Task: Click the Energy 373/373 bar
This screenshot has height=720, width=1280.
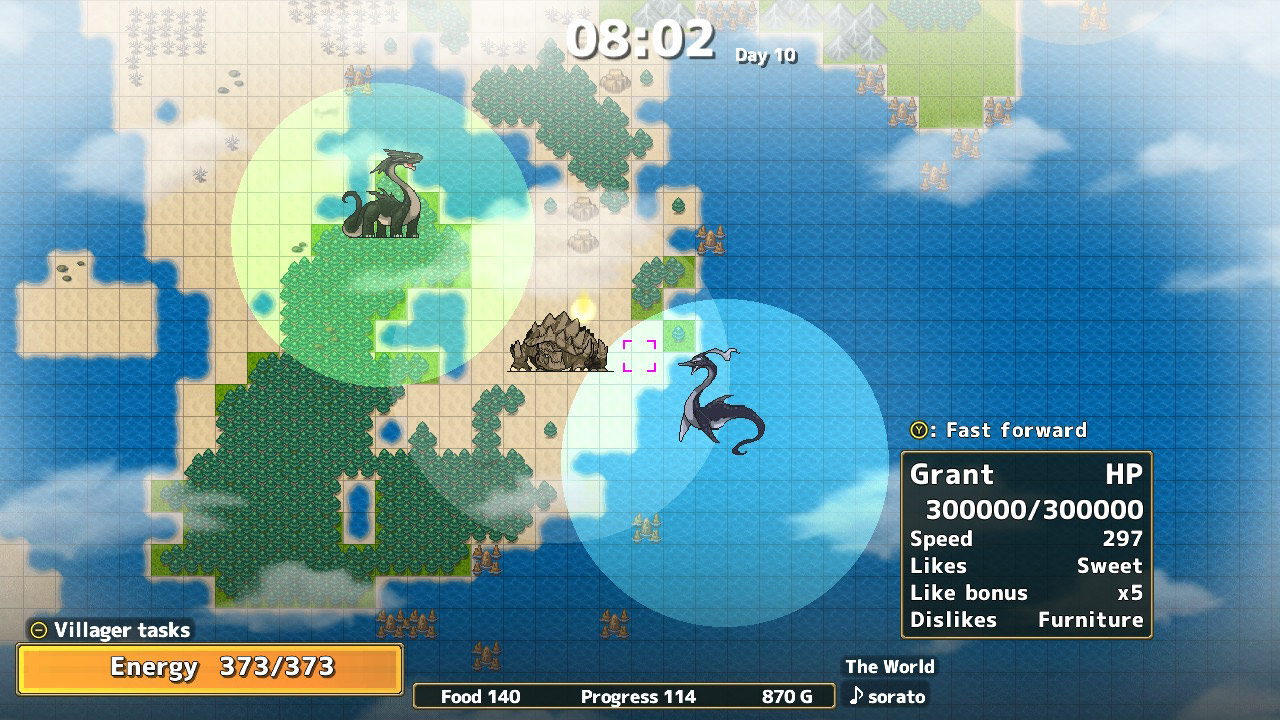Action: (208, 669)
